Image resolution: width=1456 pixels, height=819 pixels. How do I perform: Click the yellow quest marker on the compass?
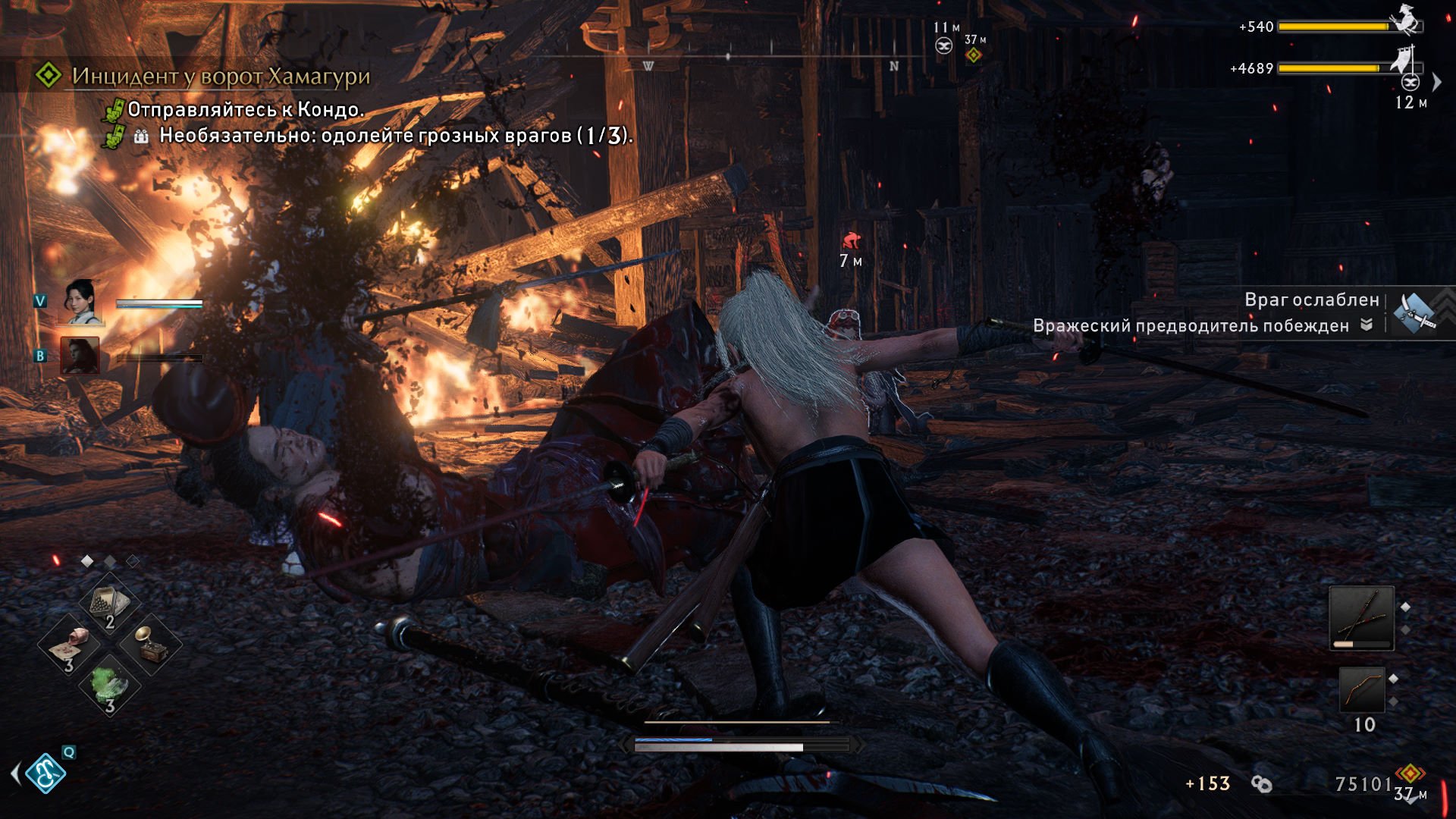pyautogui.click(x=974, y=55)
